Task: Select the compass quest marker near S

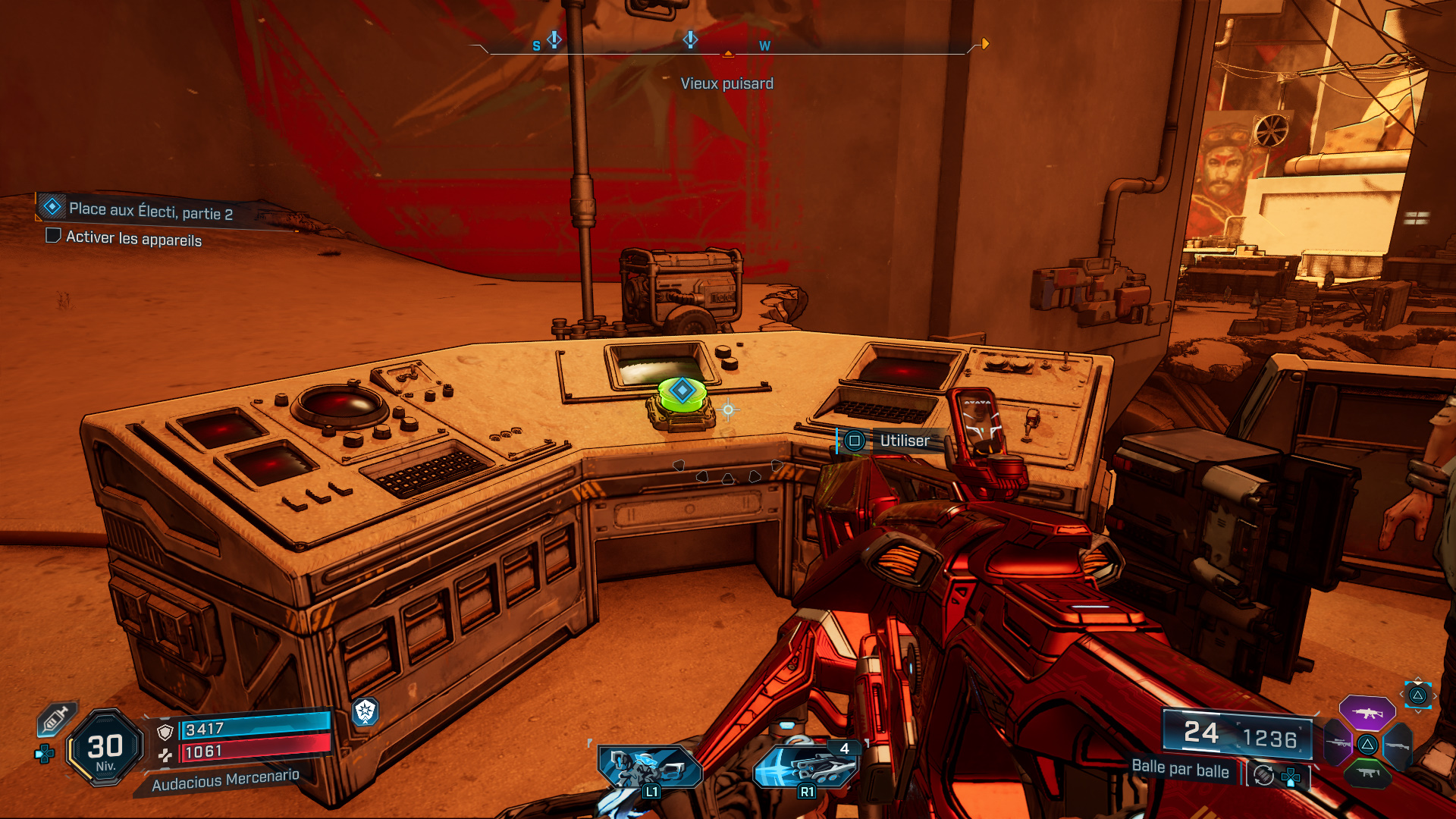Action: [554, 39]
